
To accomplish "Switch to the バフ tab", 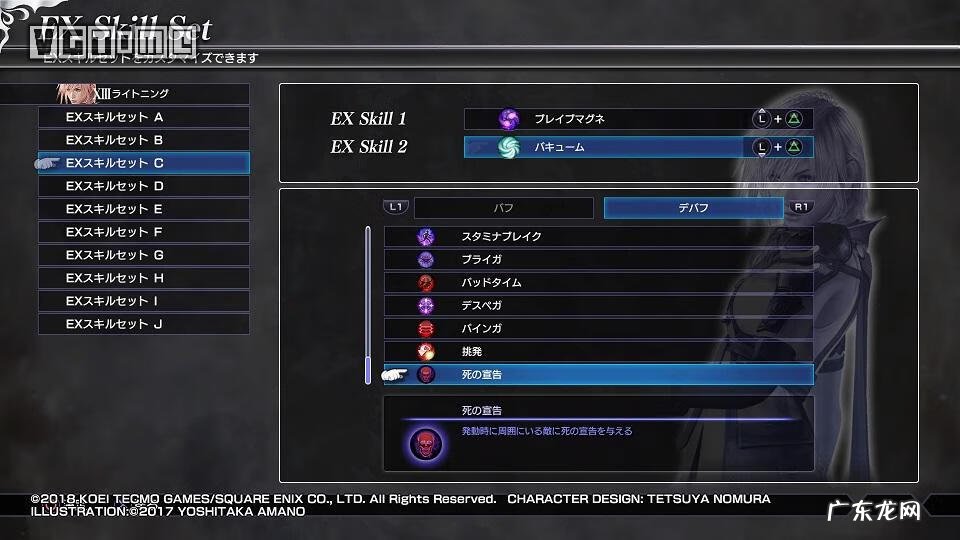I will 503,208.
